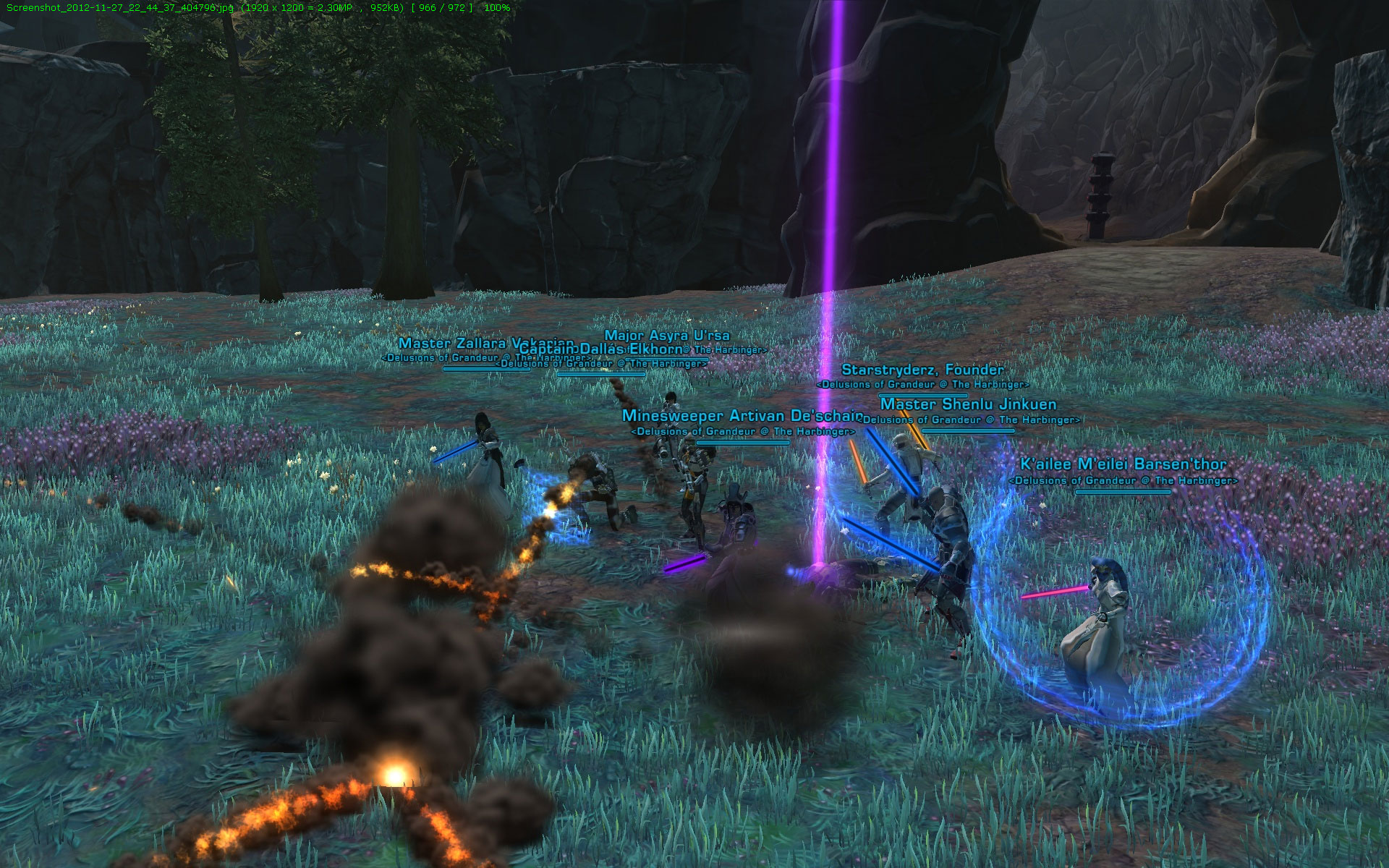This screenshot has width=1389, height=868.
Task: Target K'ailee M'eilei Barsen'thor's nameplate
Action: click(x=1123, y=464)
